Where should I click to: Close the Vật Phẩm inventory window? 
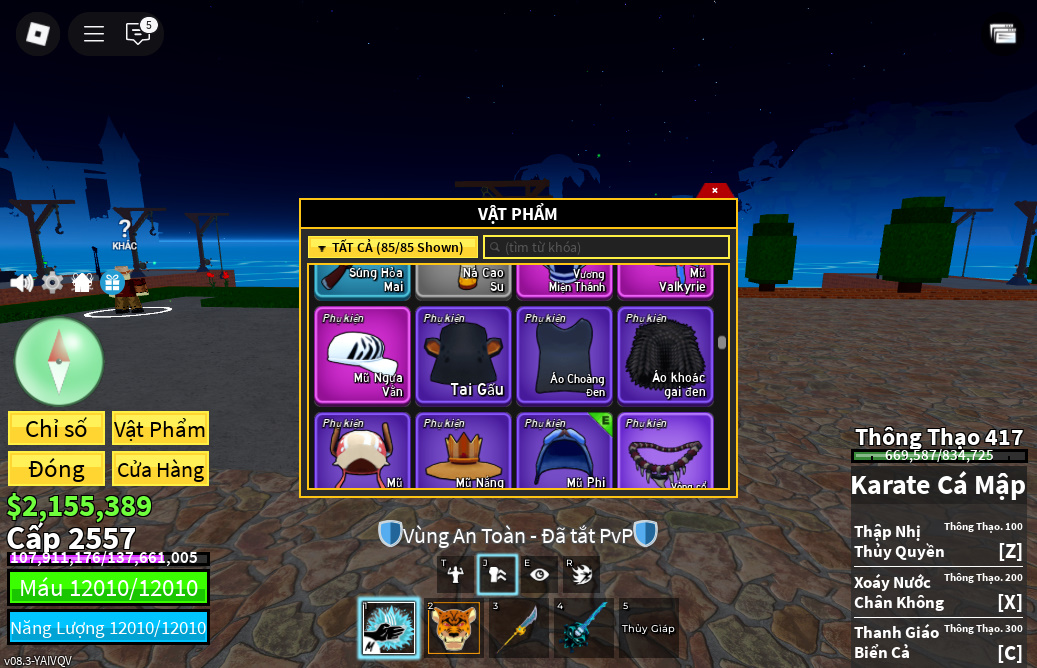[x=715, y=190]
